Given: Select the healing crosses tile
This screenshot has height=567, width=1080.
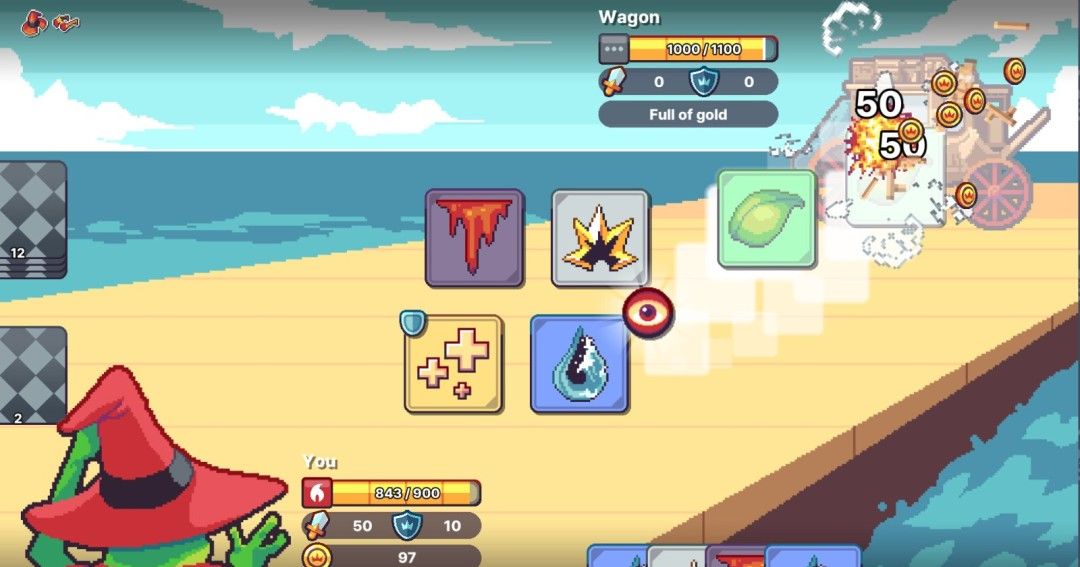Looking at the screenshot, I should click(x=453, y=364).
